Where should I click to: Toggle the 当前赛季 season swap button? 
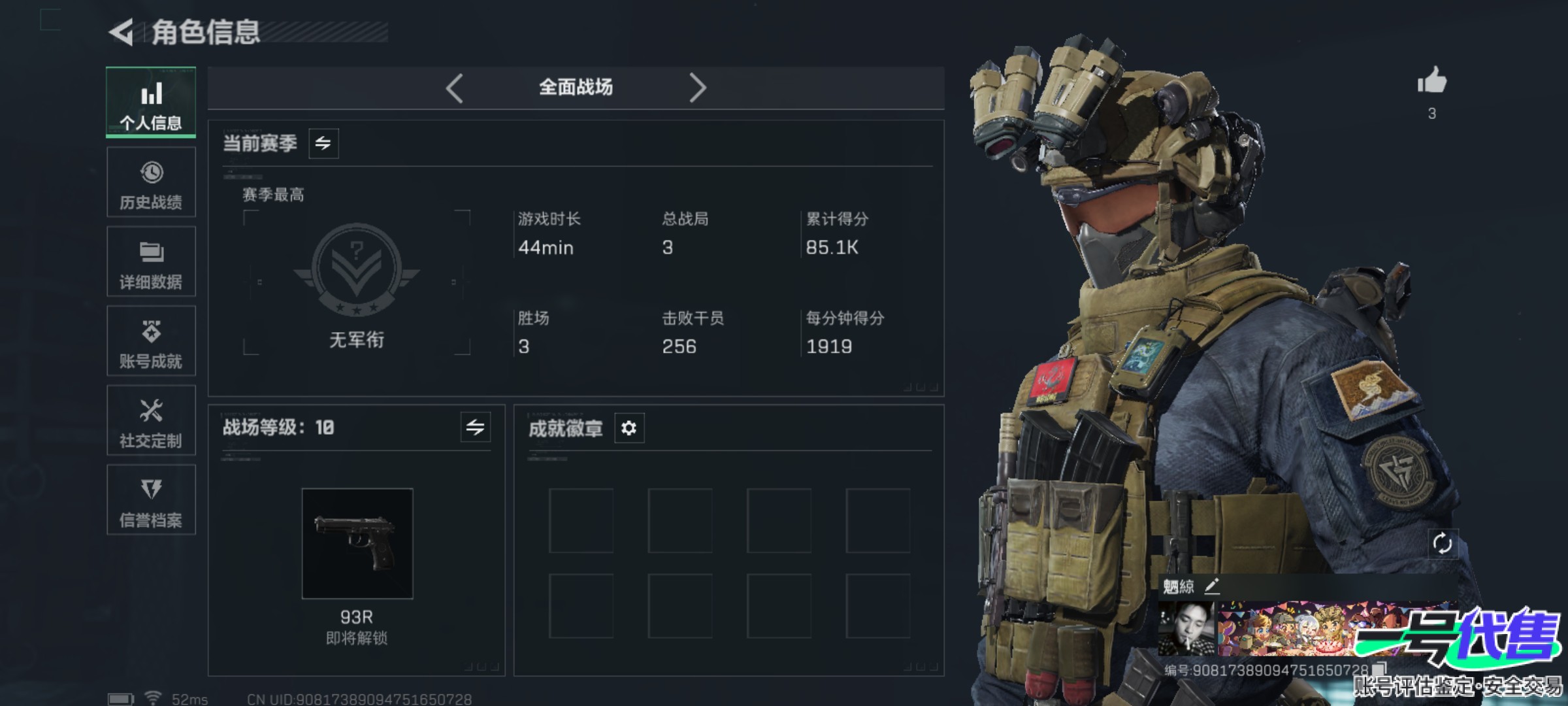click(323, 143)
